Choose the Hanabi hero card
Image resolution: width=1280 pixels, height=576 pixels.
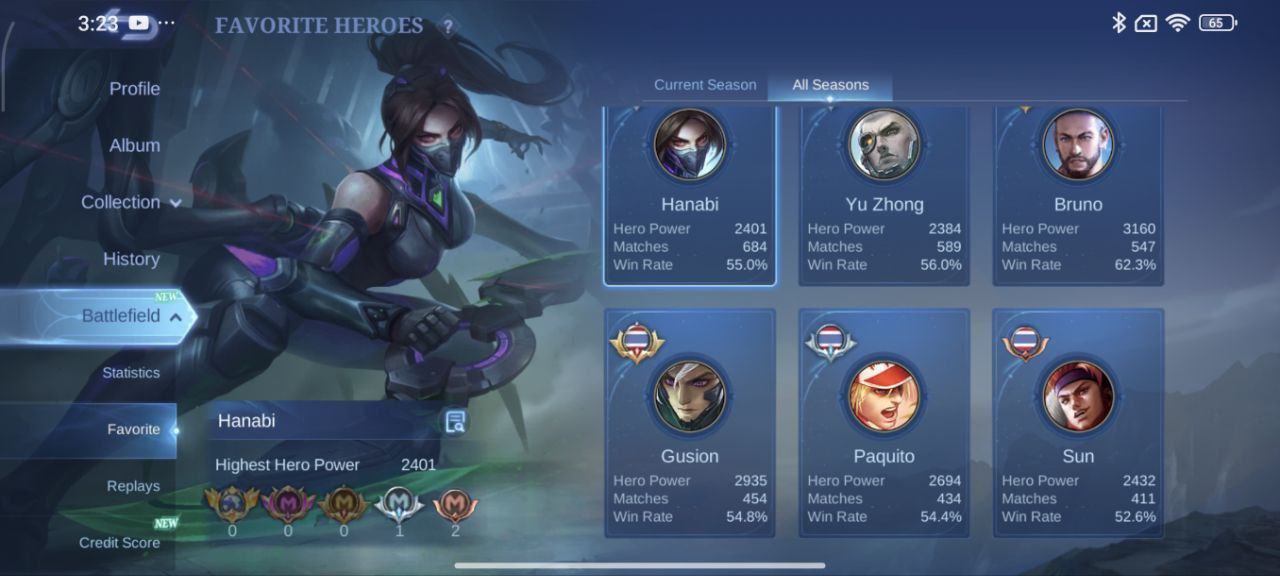pos(690,196)
